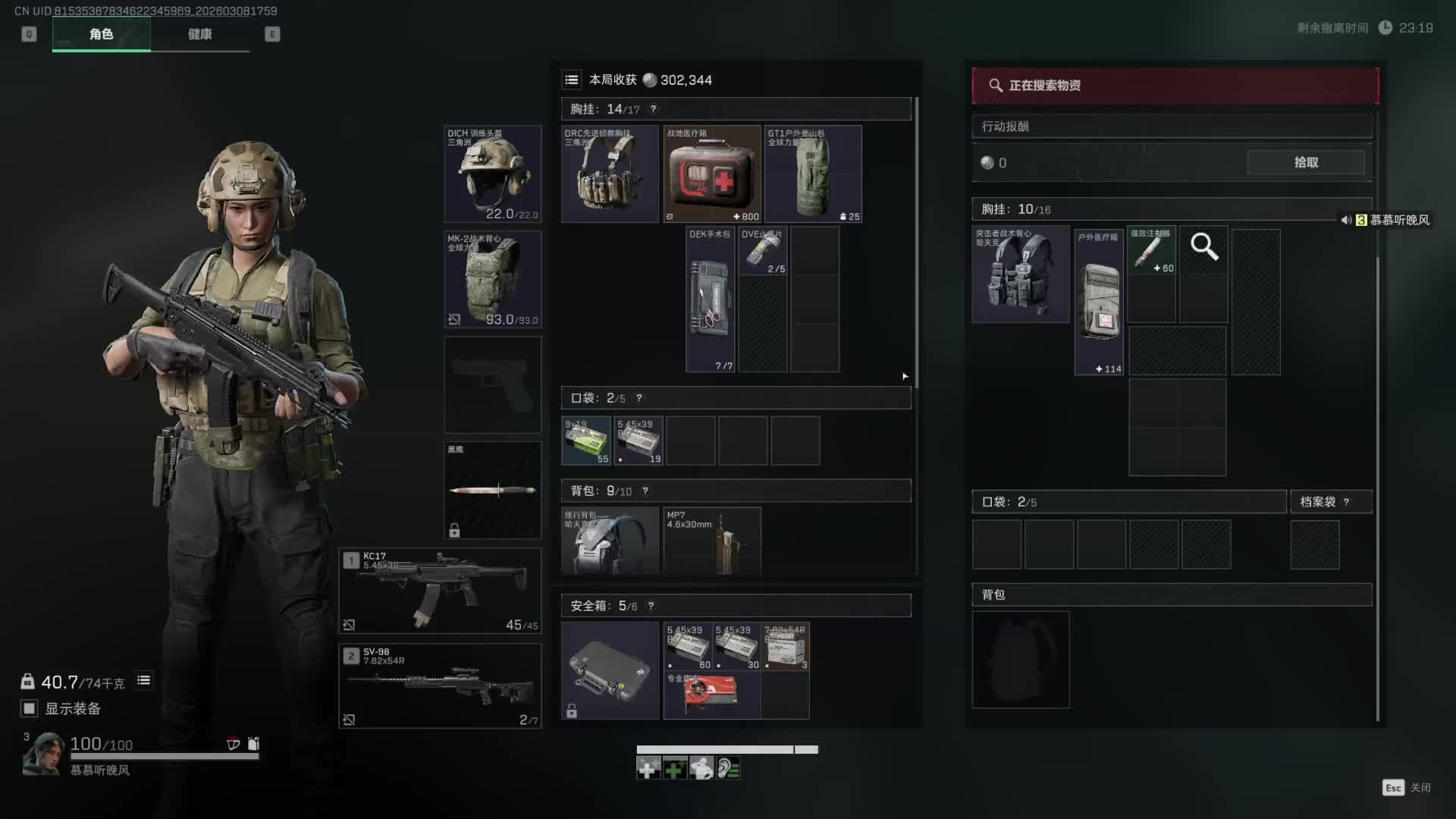1456x819 pixels.
Task: Select the red graphics card in safe box
Action: (711, 695)
